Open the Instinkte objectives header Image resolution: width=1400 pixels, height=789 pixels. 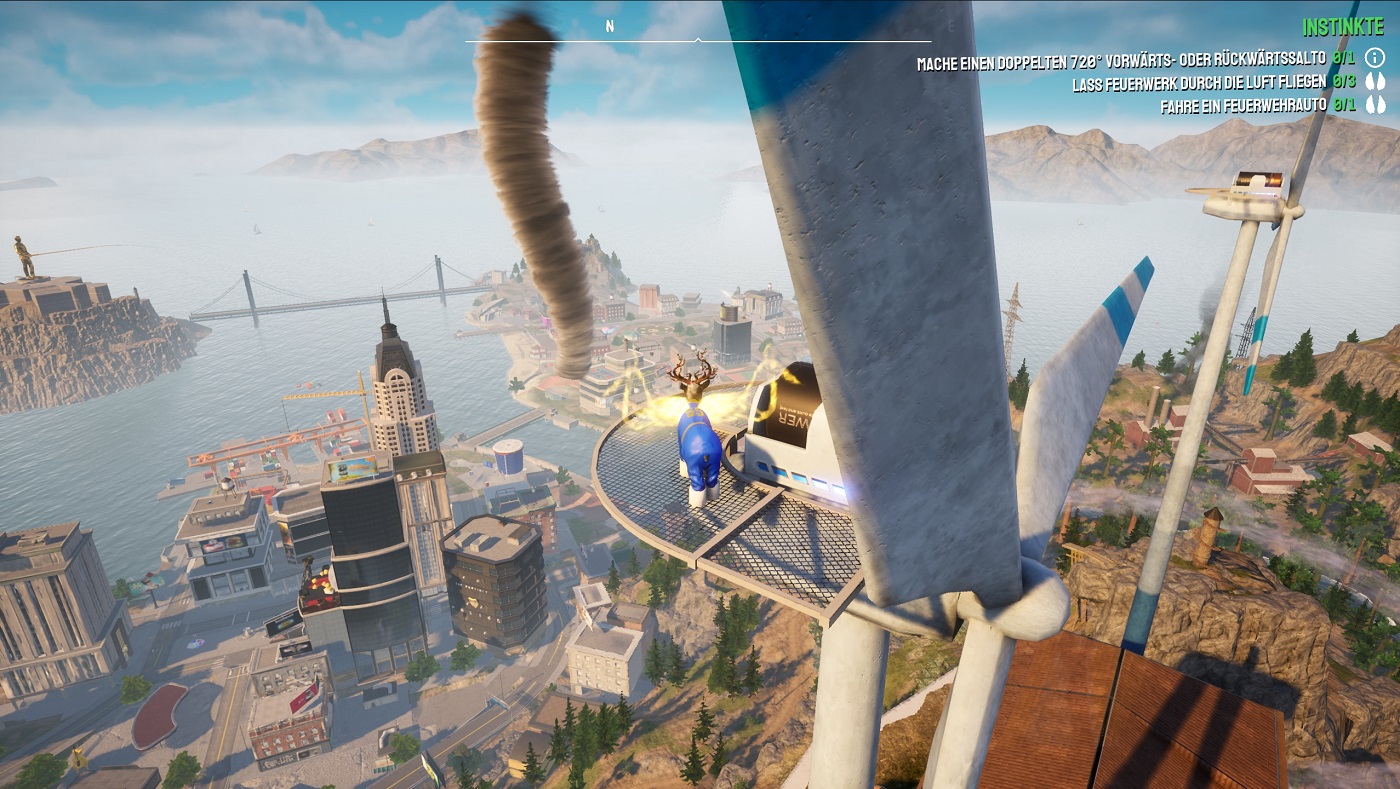(x=1343, y=27)
